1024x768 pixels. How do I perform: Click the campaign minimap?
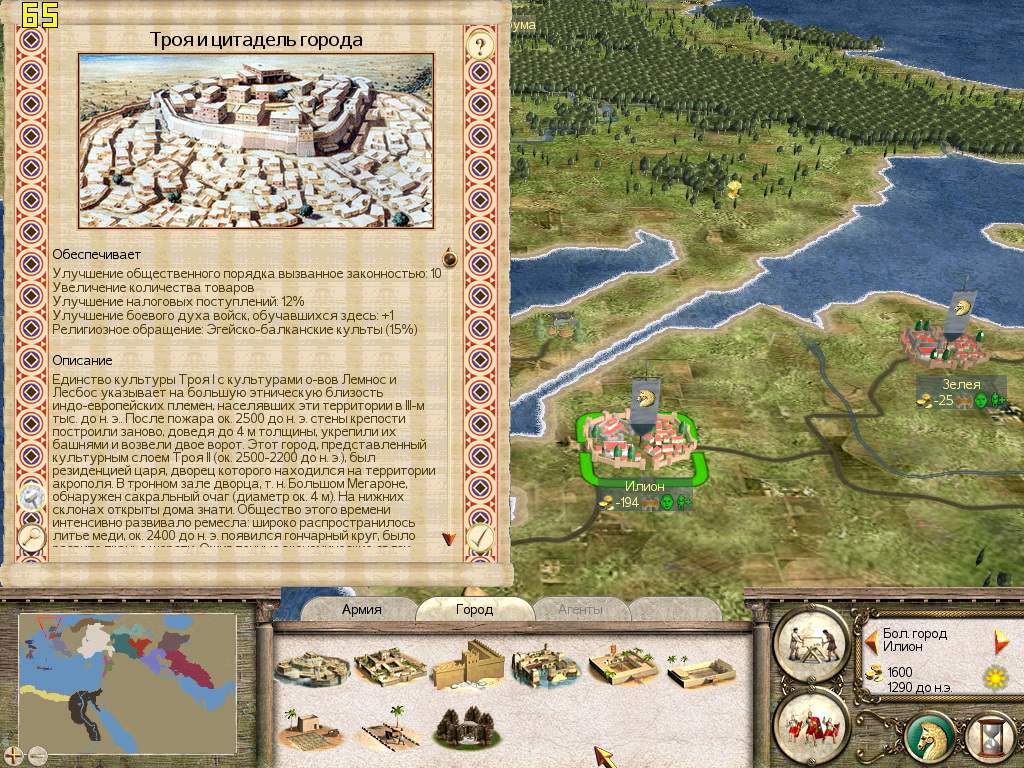128,680
